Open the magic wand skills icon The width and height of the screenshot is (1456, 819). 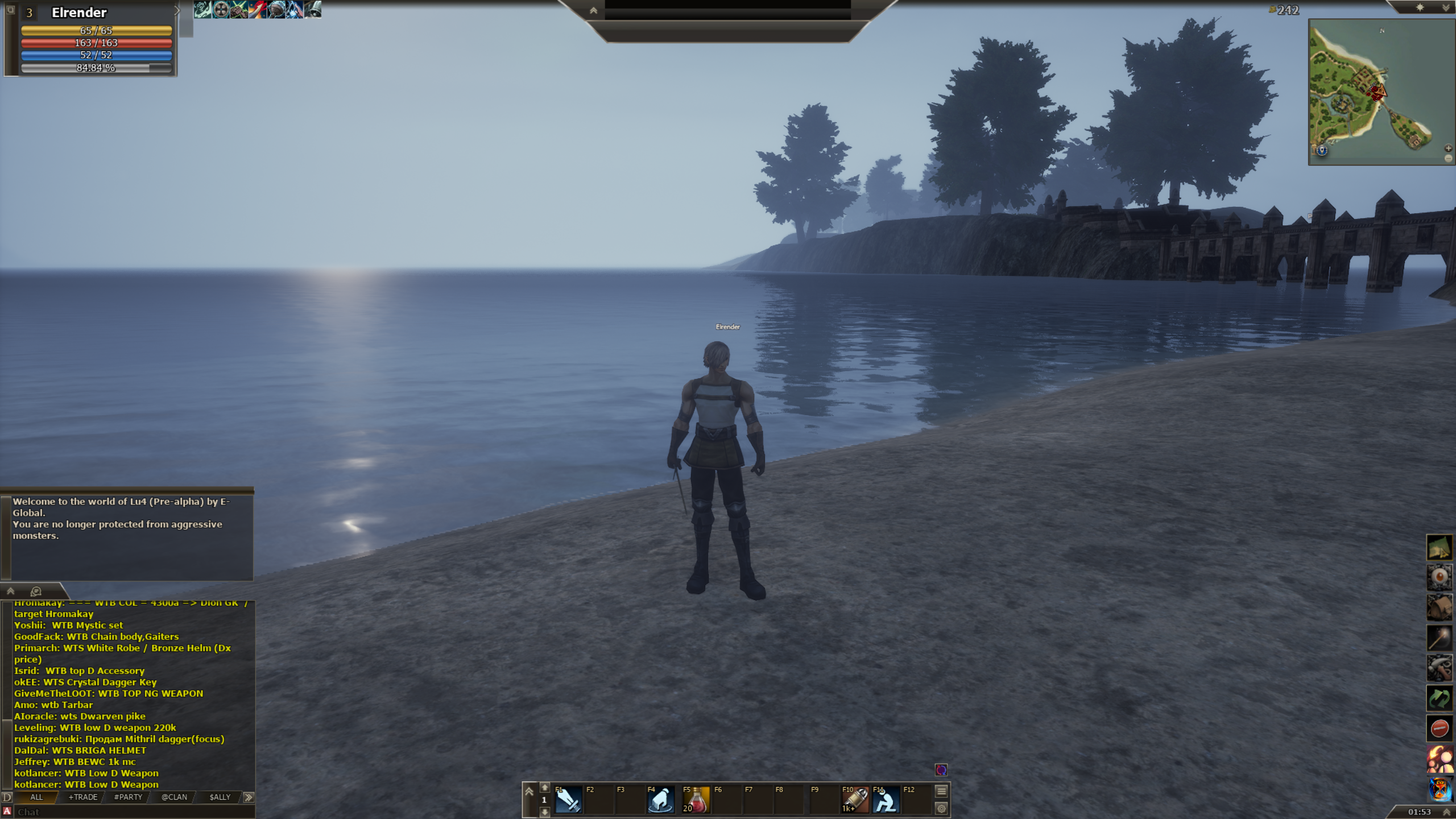click(x=1439, y=638)
